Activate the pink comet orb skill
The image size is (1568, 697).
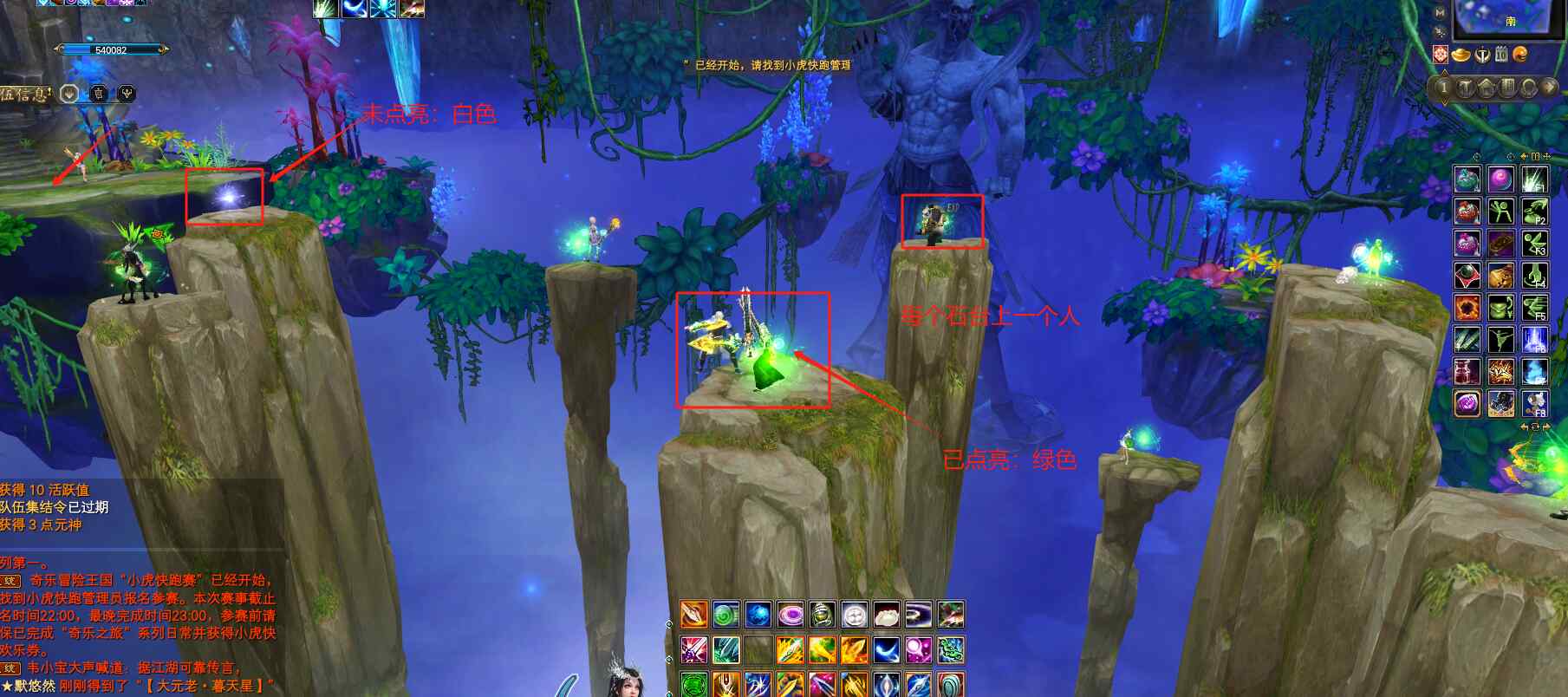[918, 649]
